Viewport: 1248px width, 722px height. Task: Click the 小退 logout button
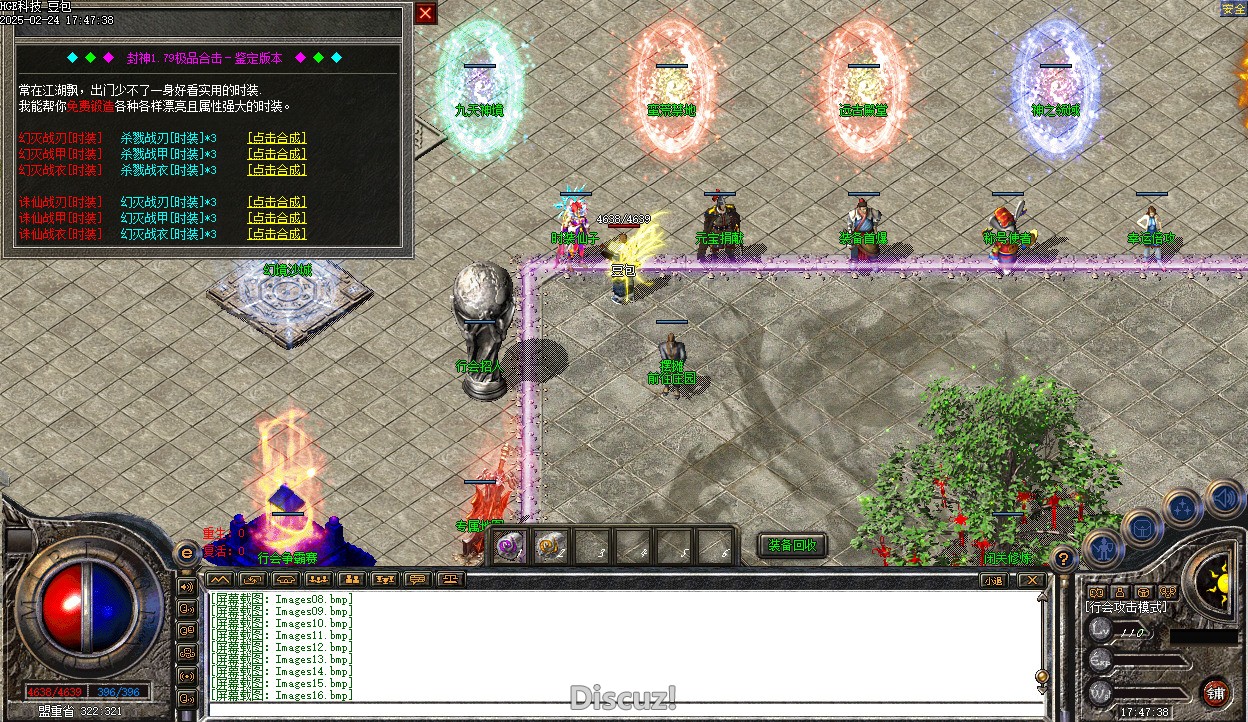(x=993, y=579)
